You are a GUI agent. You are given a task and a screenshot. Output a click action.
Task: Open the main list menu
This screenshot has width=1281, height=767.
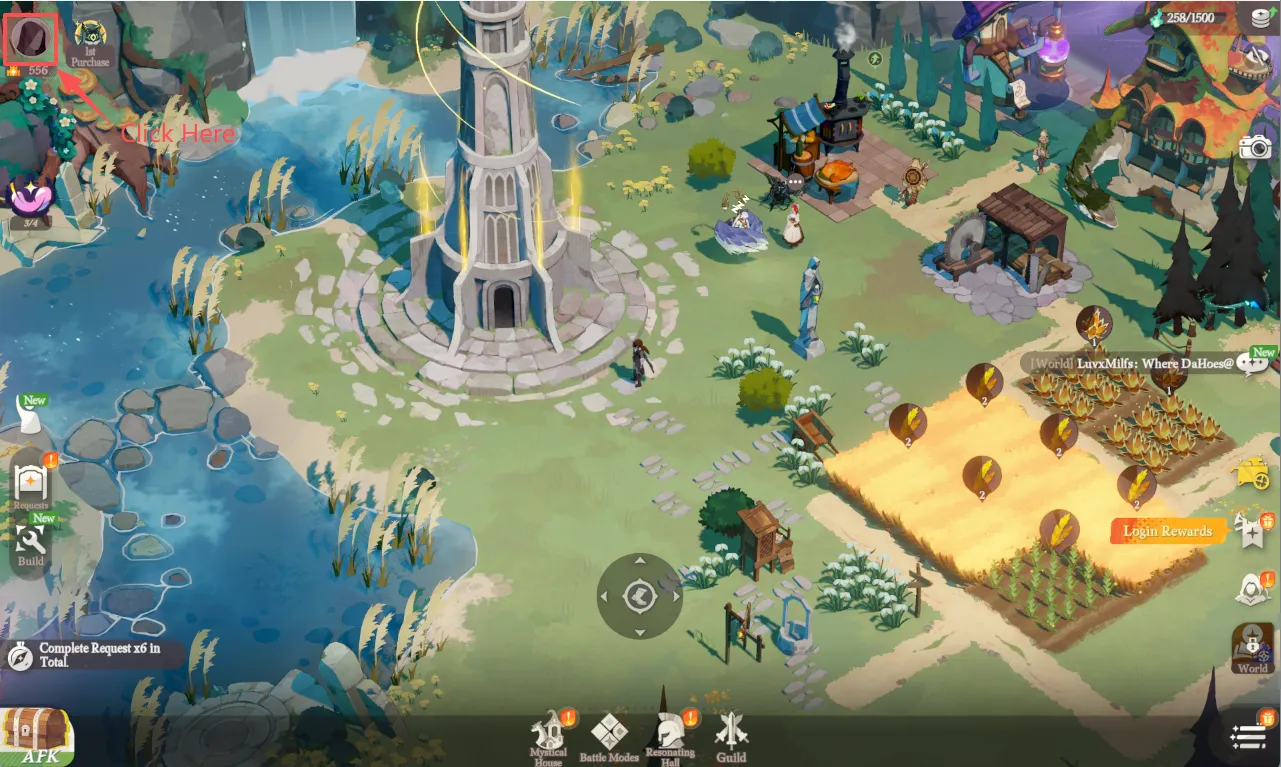(1248, 738)
